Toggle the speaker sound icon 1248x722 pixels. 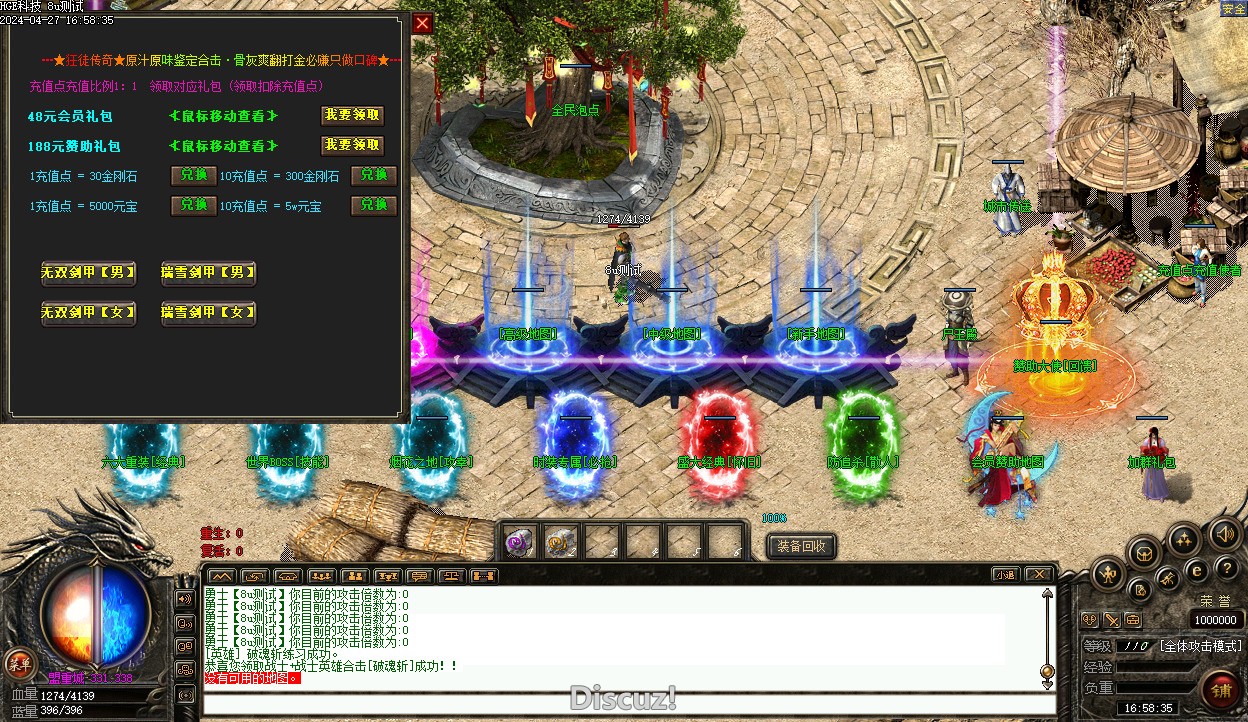(1224, 535)
